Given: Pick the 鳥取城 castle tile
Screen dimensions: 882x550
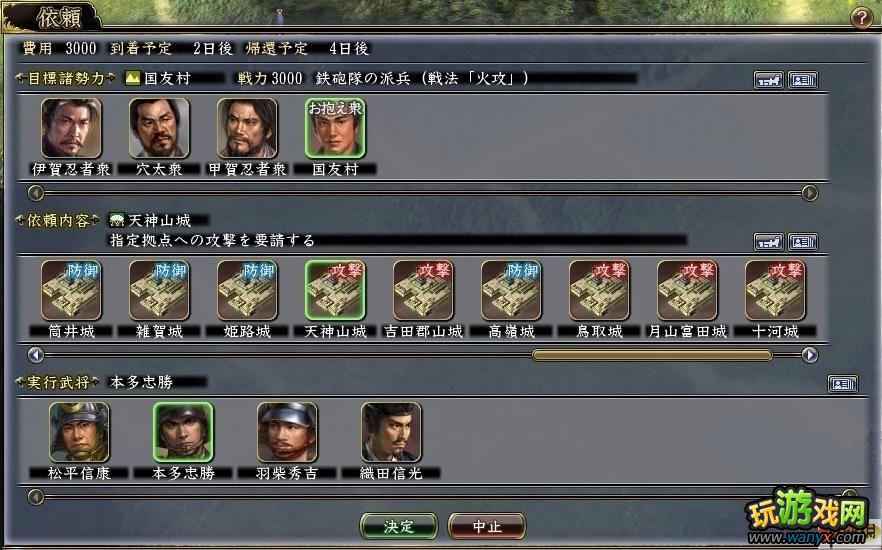Looking at the screenshot, I should 599,291.
